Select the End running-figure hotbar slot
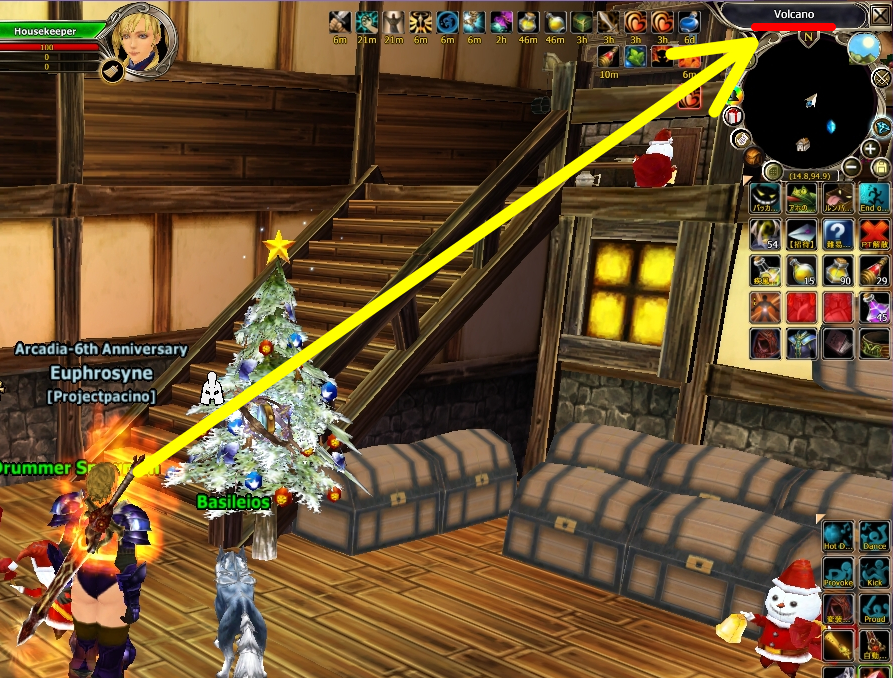893x678 pixels. point(874,199)
